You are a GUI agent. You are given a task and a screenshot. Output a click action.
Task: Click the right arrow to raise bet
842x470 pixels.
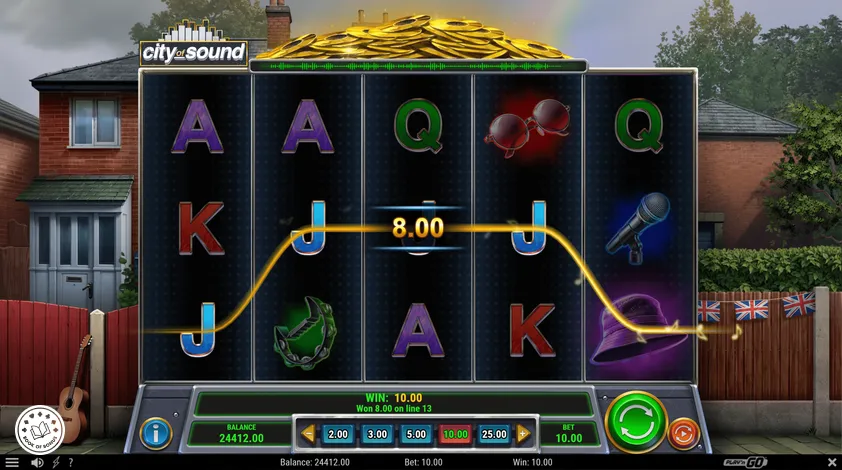pos(523,434)
